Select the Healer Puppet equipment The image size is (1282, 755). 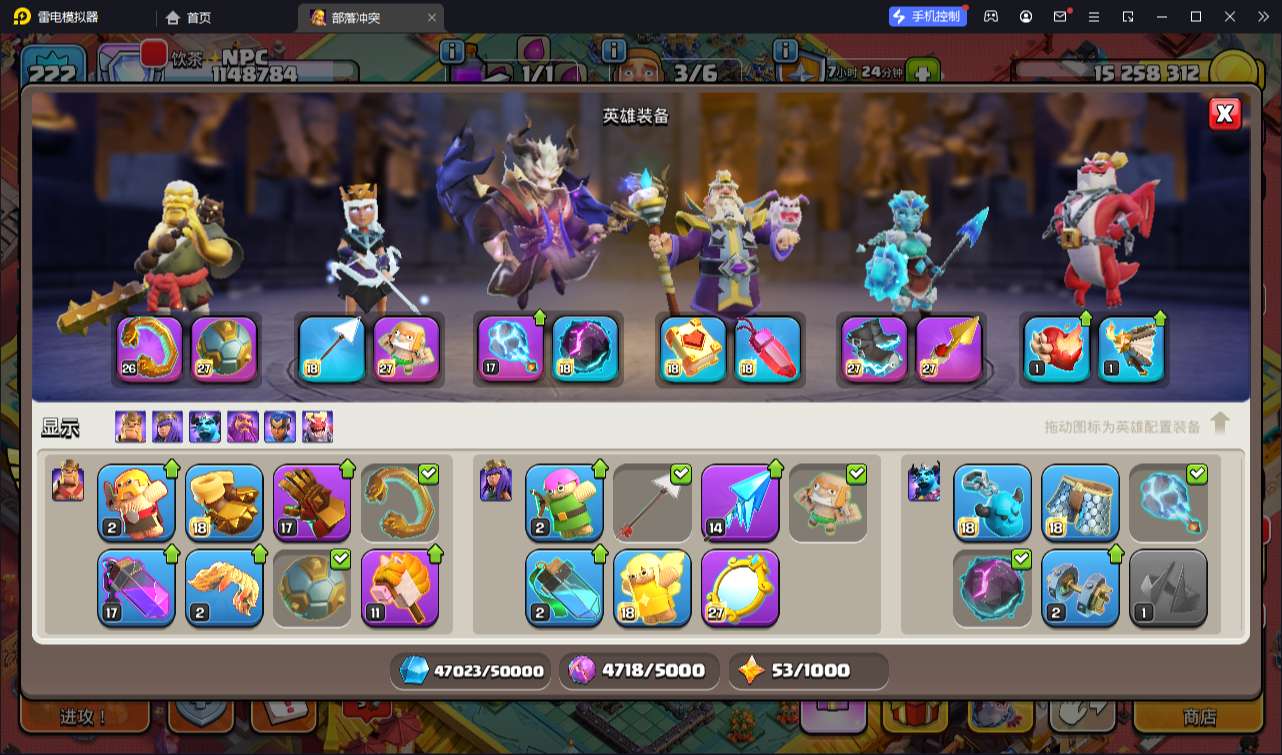pos(652,588)
